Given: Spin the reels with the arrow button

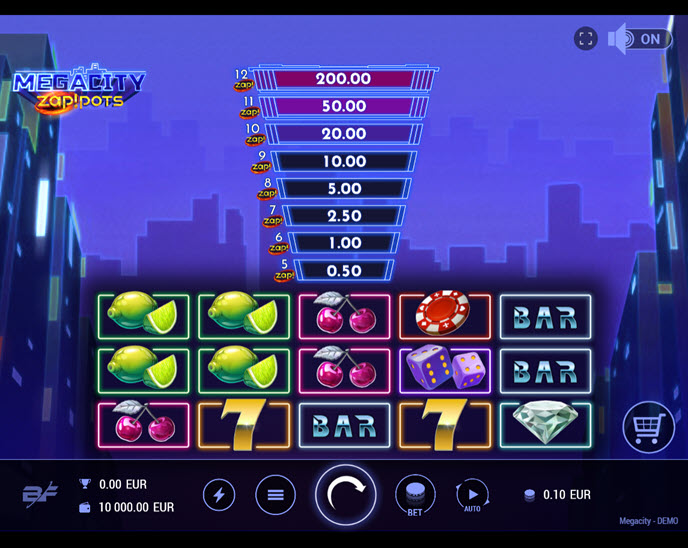Looking at the screenshot, I should [346, 494].
